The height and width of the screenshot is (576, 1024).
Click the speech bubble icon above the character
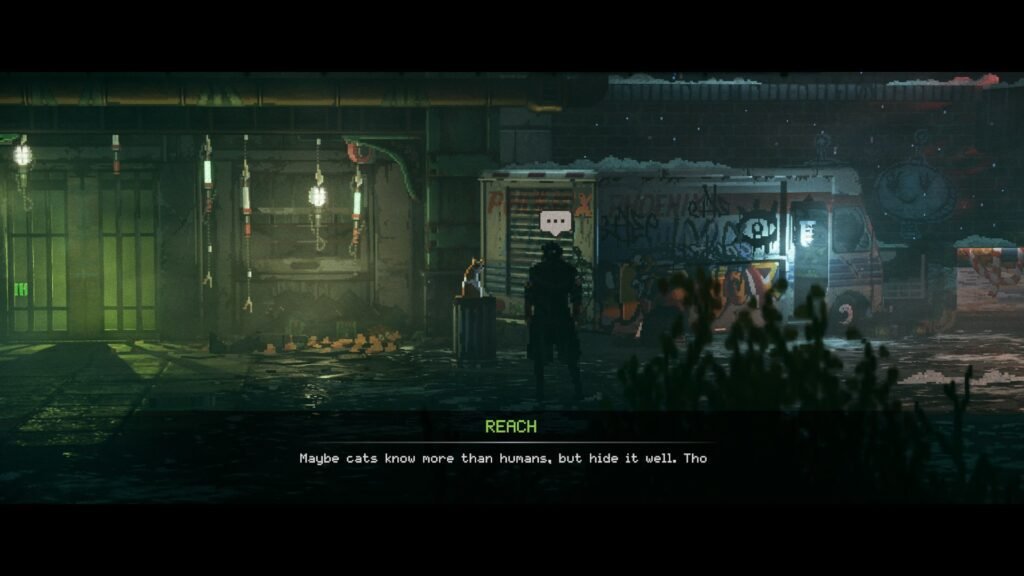[x=554, y=222]
